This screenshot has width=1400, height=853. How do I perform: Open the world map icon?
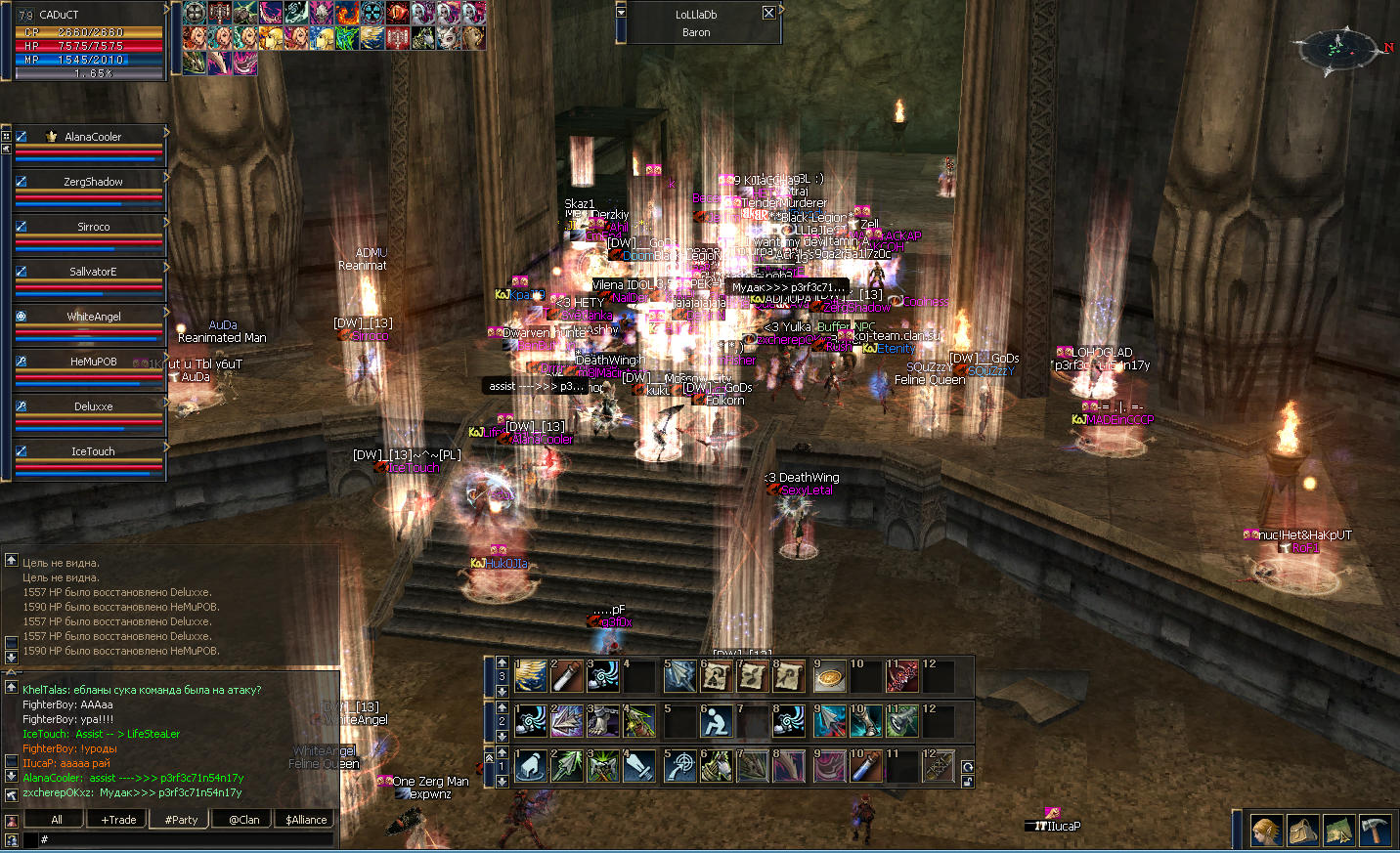click(x=1338, y=831)
